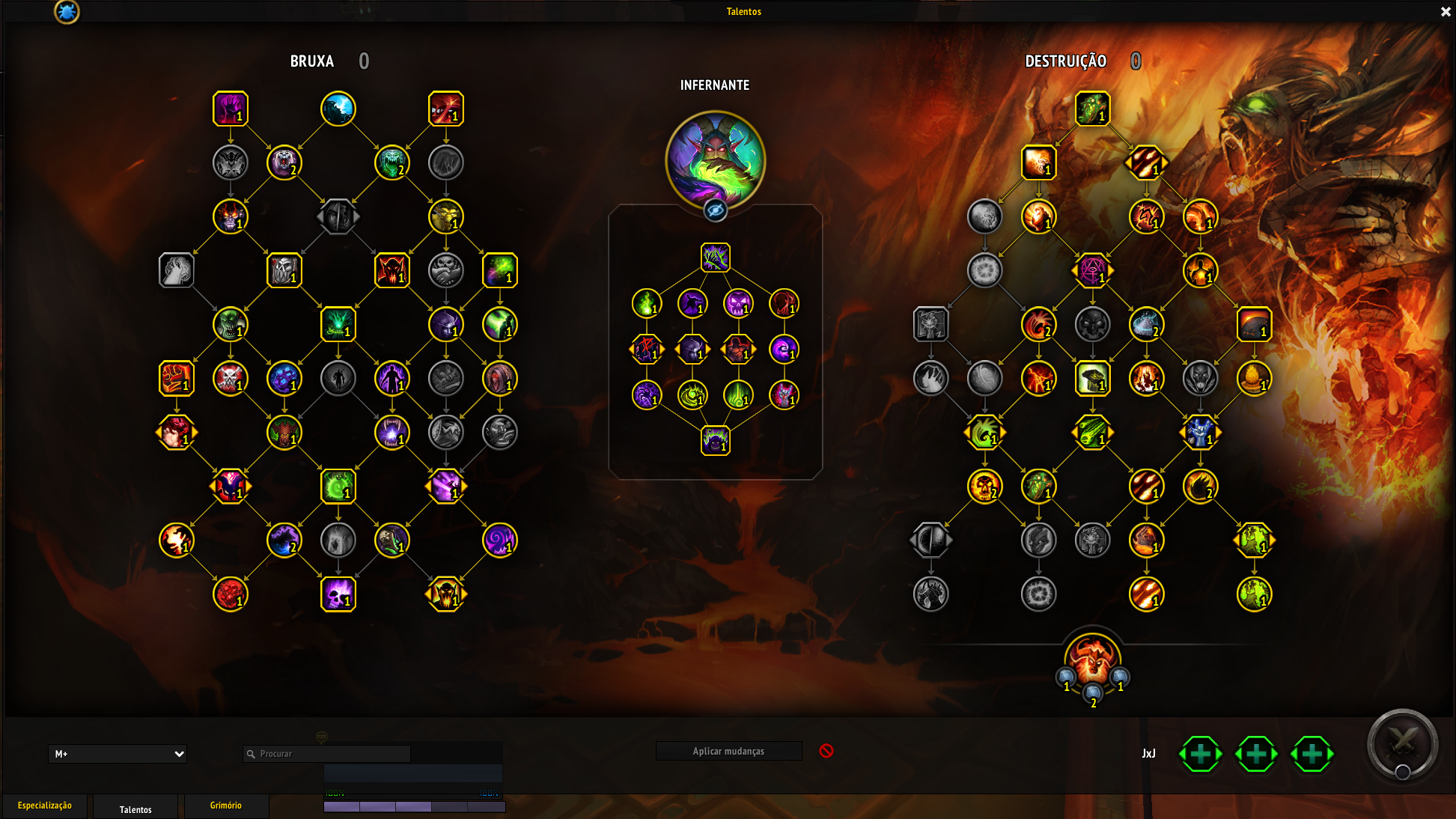Select the Infernante hero portrait
This screenshot has width=1456, height=819.
(x=715, y=159)
